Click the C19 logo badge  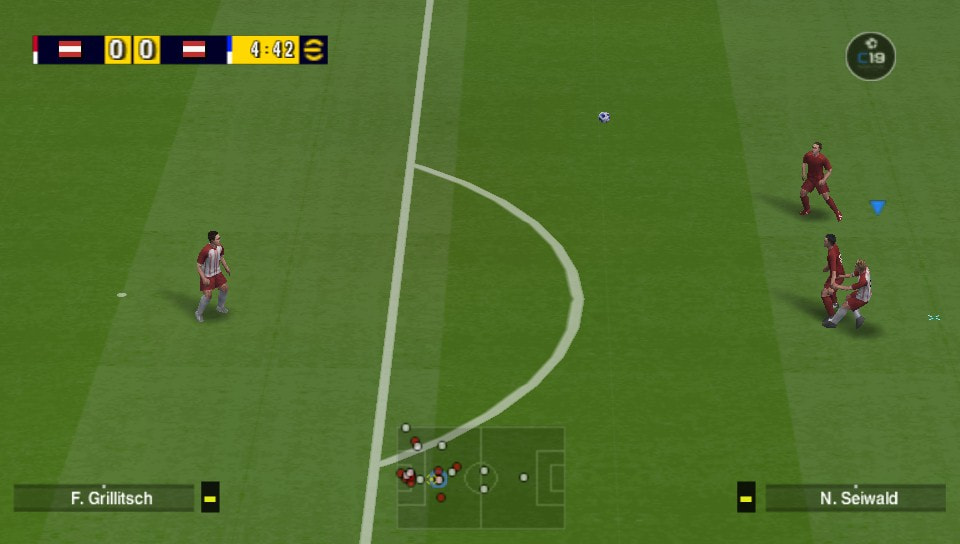pos(870,56)
